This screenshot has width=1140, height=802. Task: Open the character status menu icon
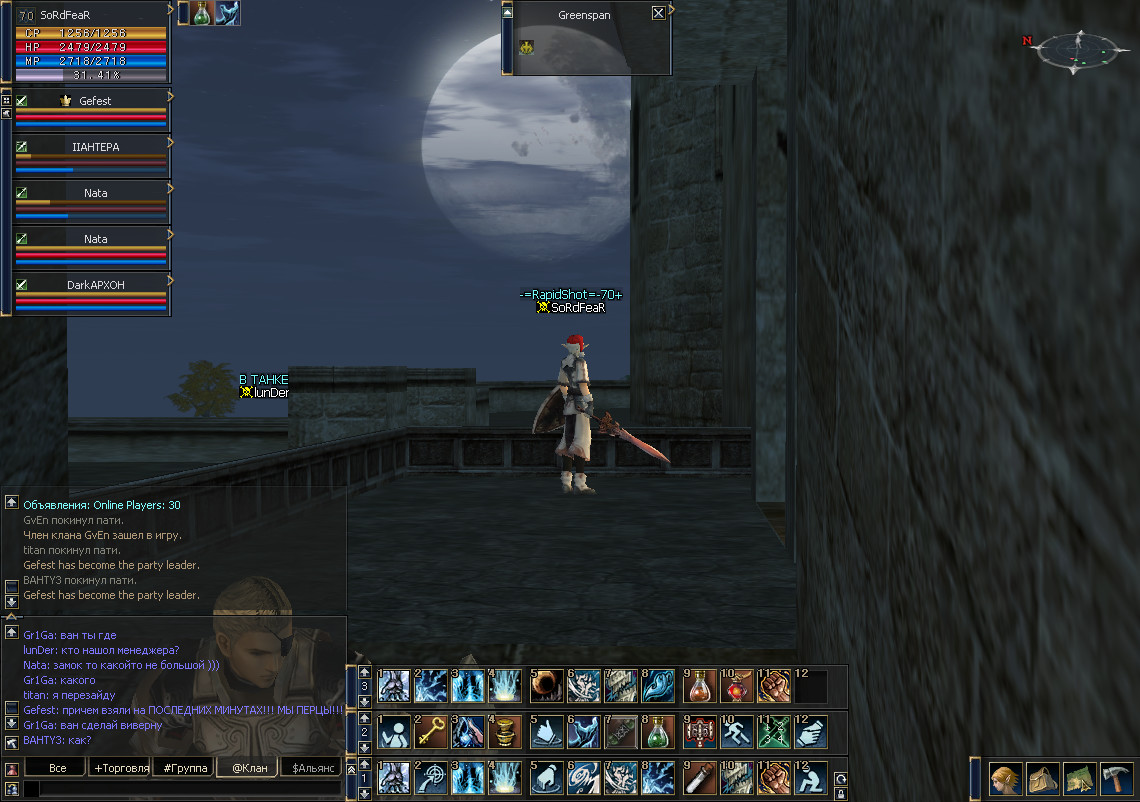(1005, 778)
